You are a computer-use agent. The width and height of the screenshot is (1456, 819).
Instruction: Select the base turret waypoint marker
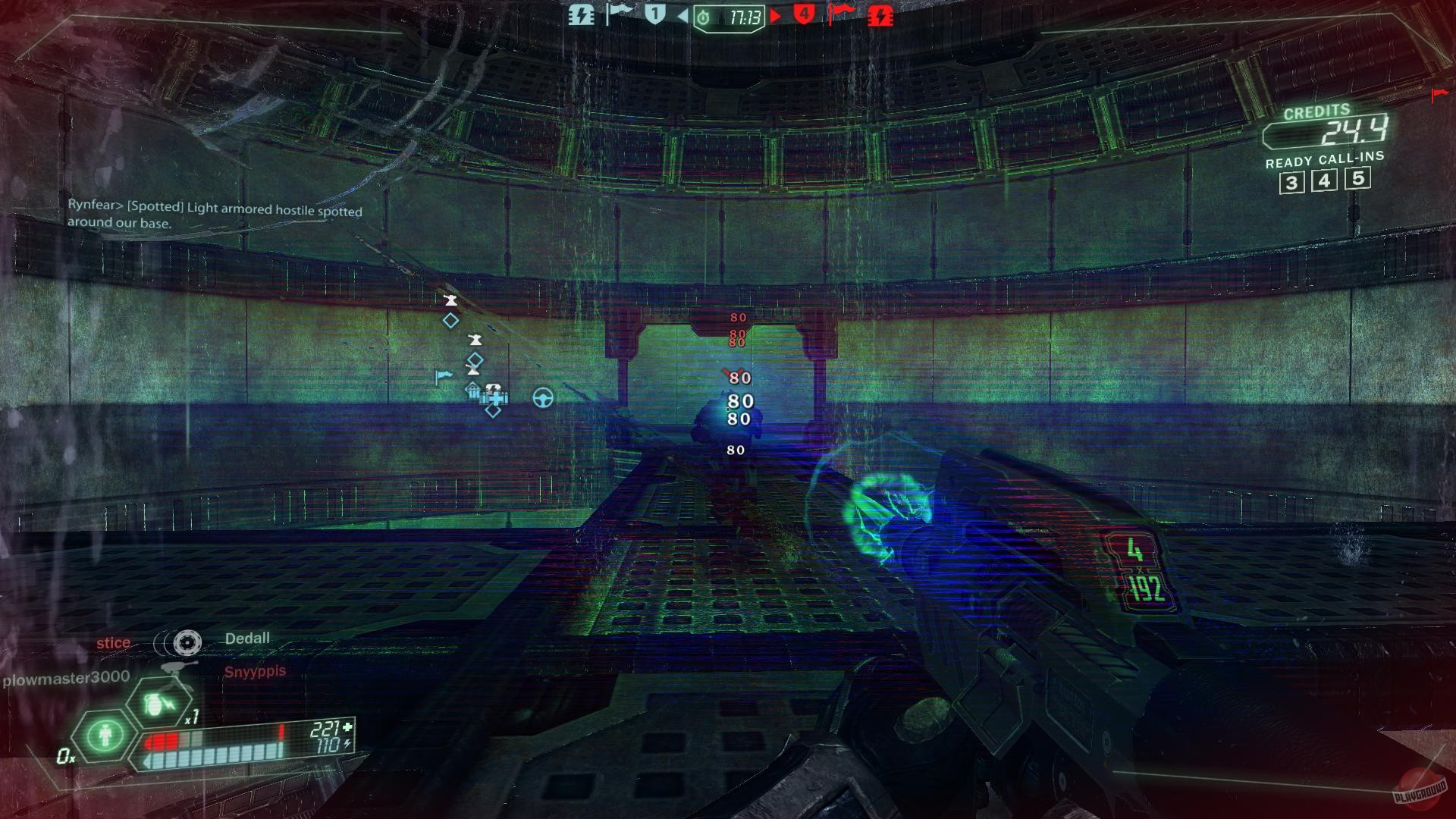point(450,300)
